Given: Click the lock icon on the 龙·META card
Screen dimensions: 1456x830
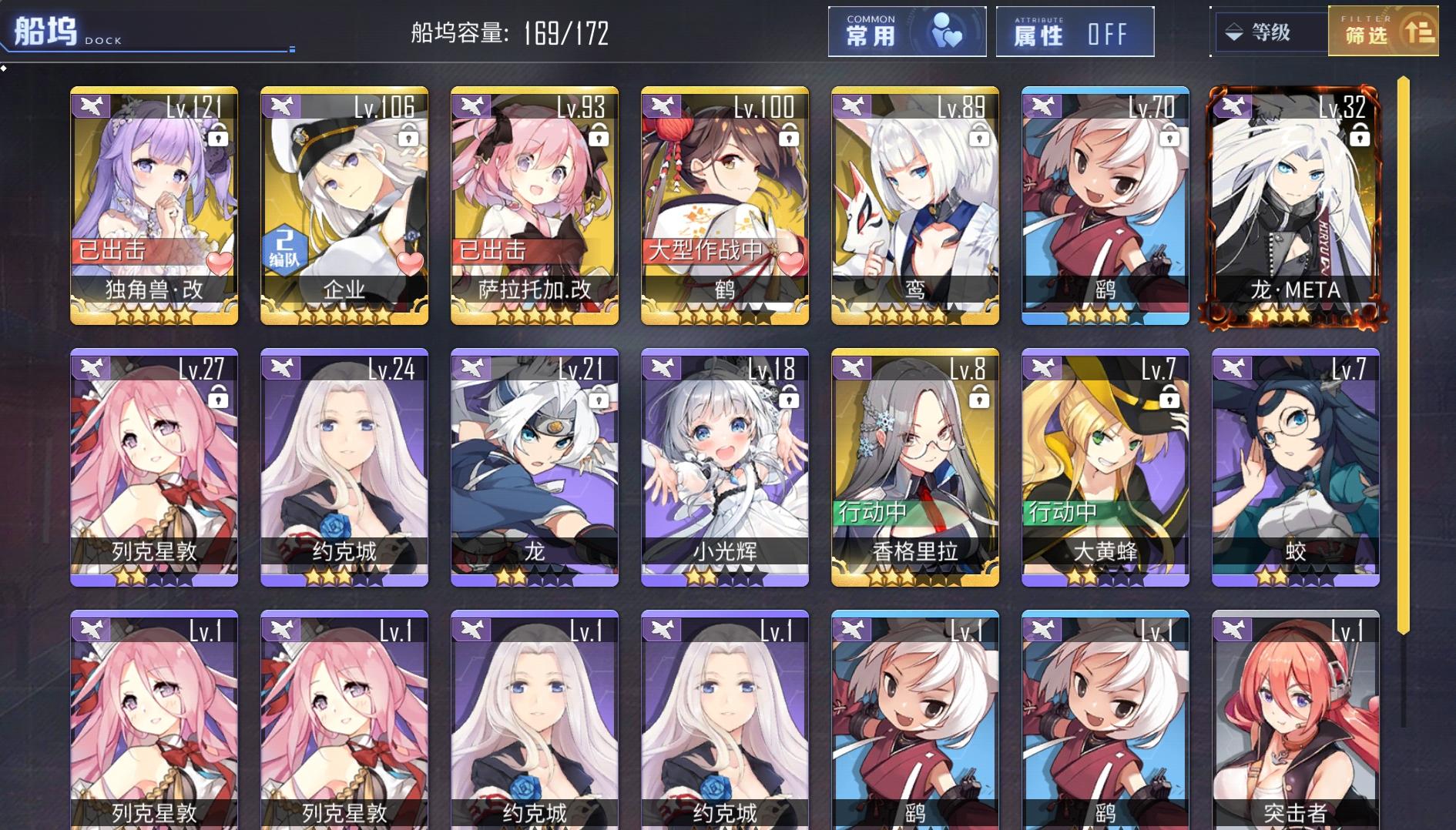Looking at the screenshot, I should point(1362,136).
